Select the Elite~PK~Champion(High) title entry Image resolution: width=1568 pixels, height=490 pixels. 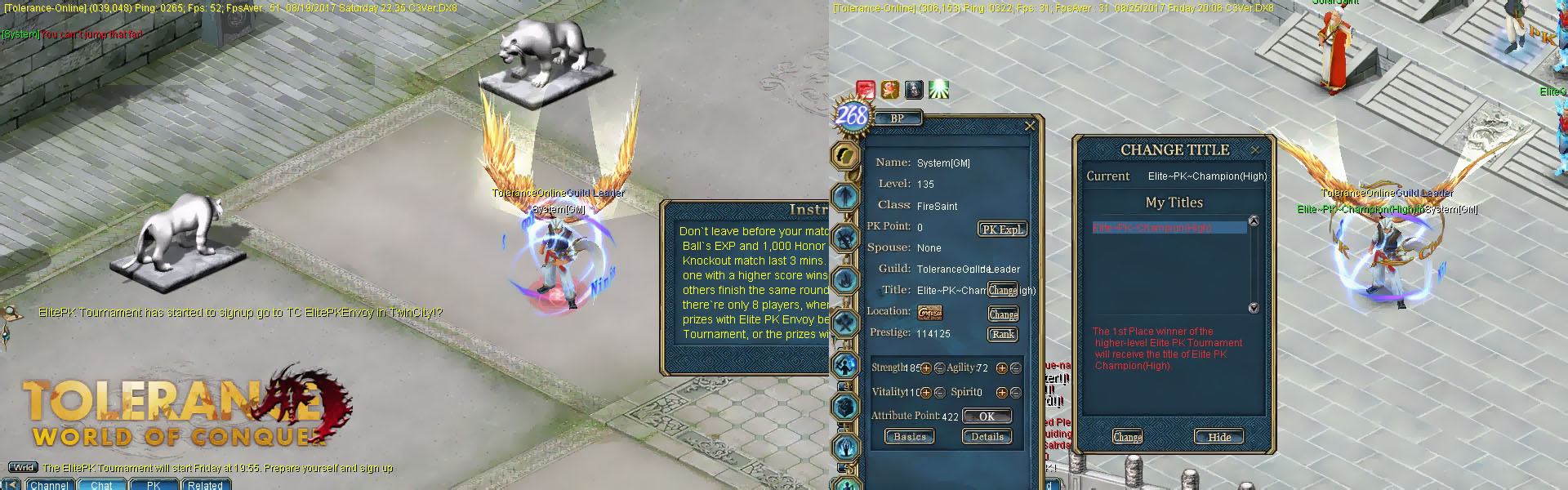pyautogui.click(x=1169, y=227)
